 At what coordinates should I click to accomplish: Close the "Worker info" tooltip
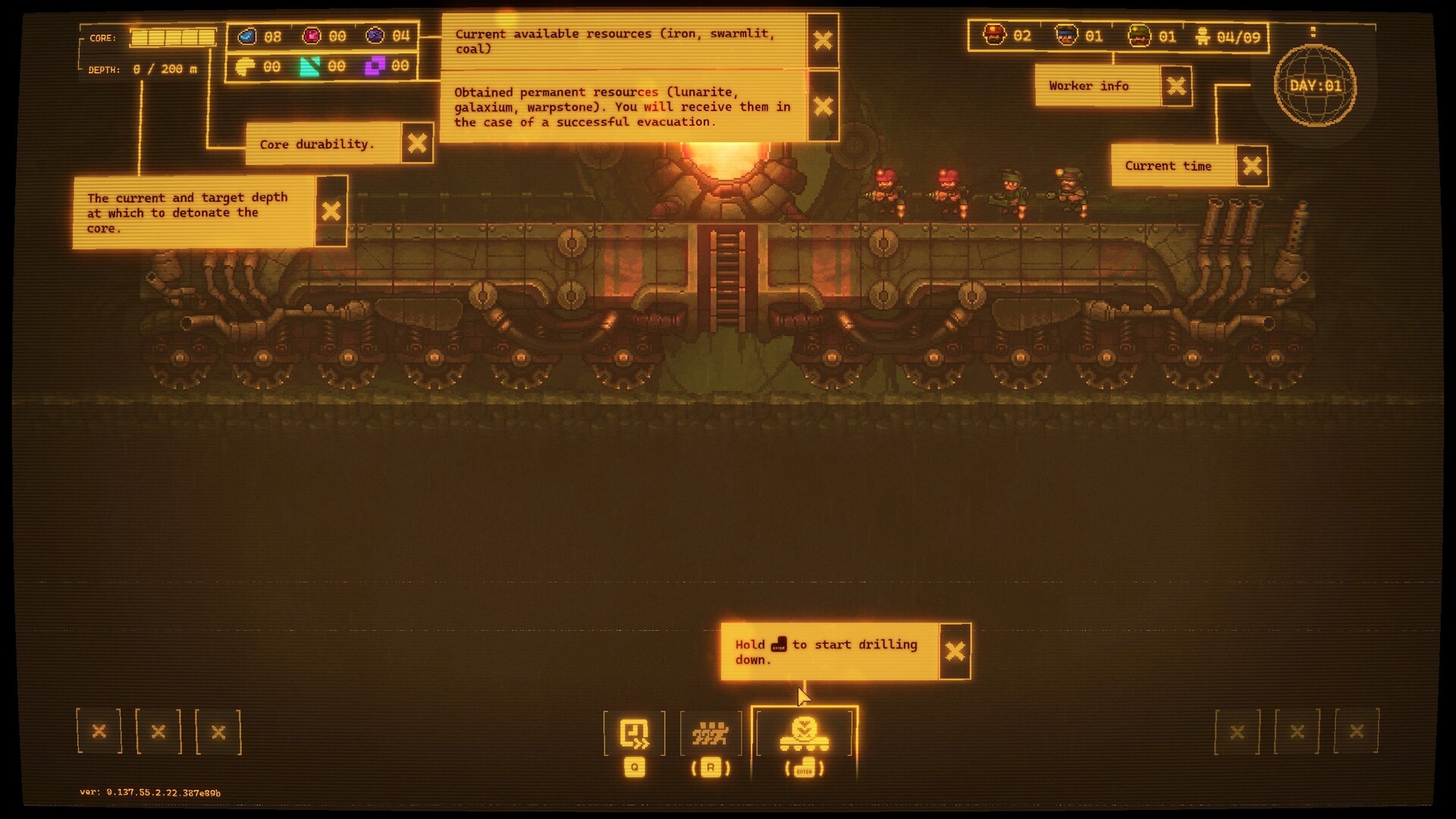point(1176,86)
